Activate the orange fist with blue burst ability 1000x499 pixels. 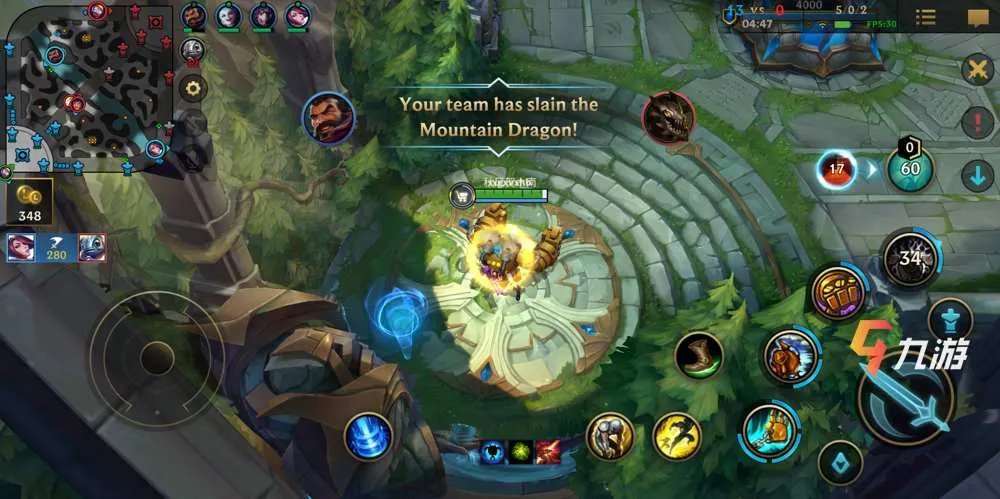point(791,355)
